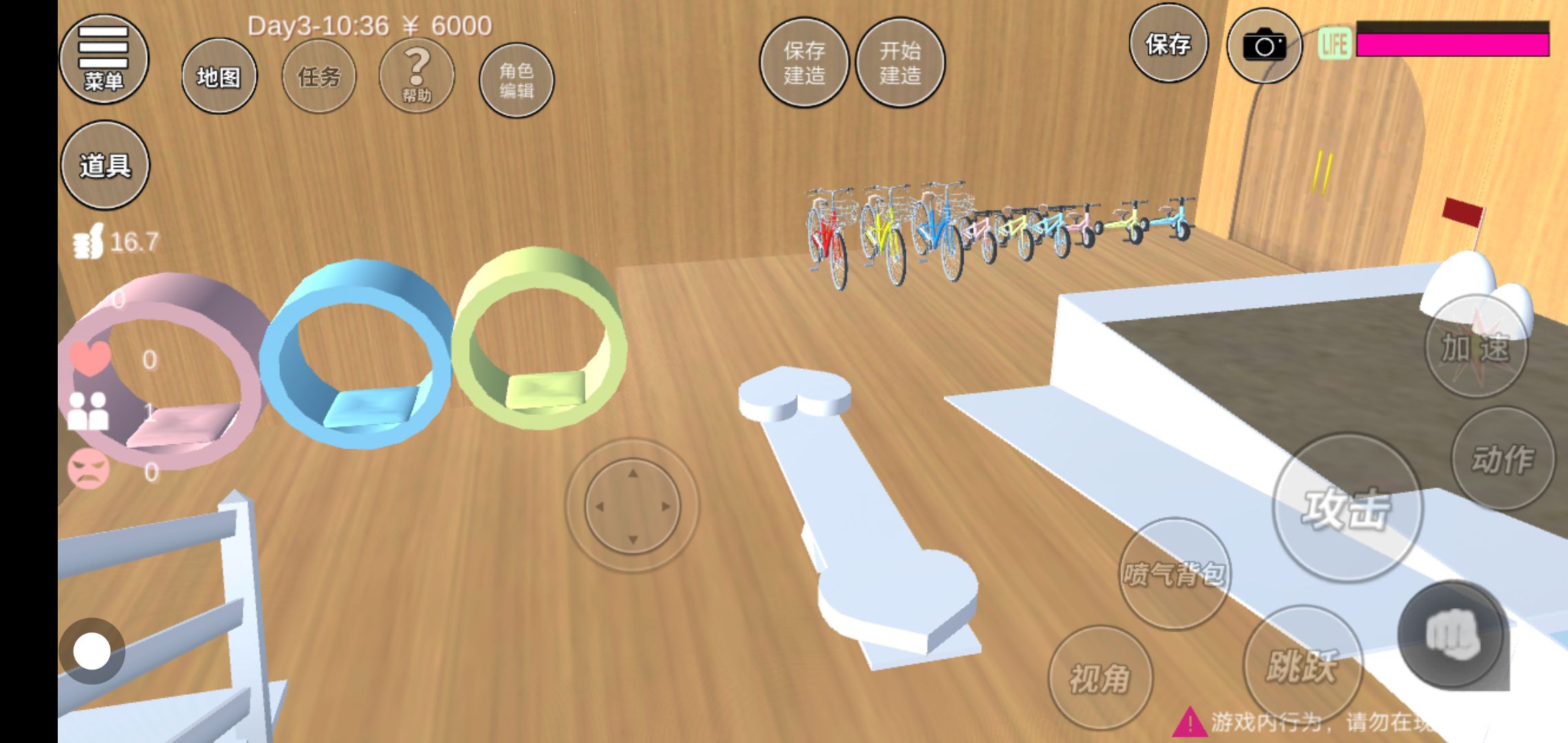Tap the fist punch icon
1568x743 pixels.
[x=1452, y=634]
